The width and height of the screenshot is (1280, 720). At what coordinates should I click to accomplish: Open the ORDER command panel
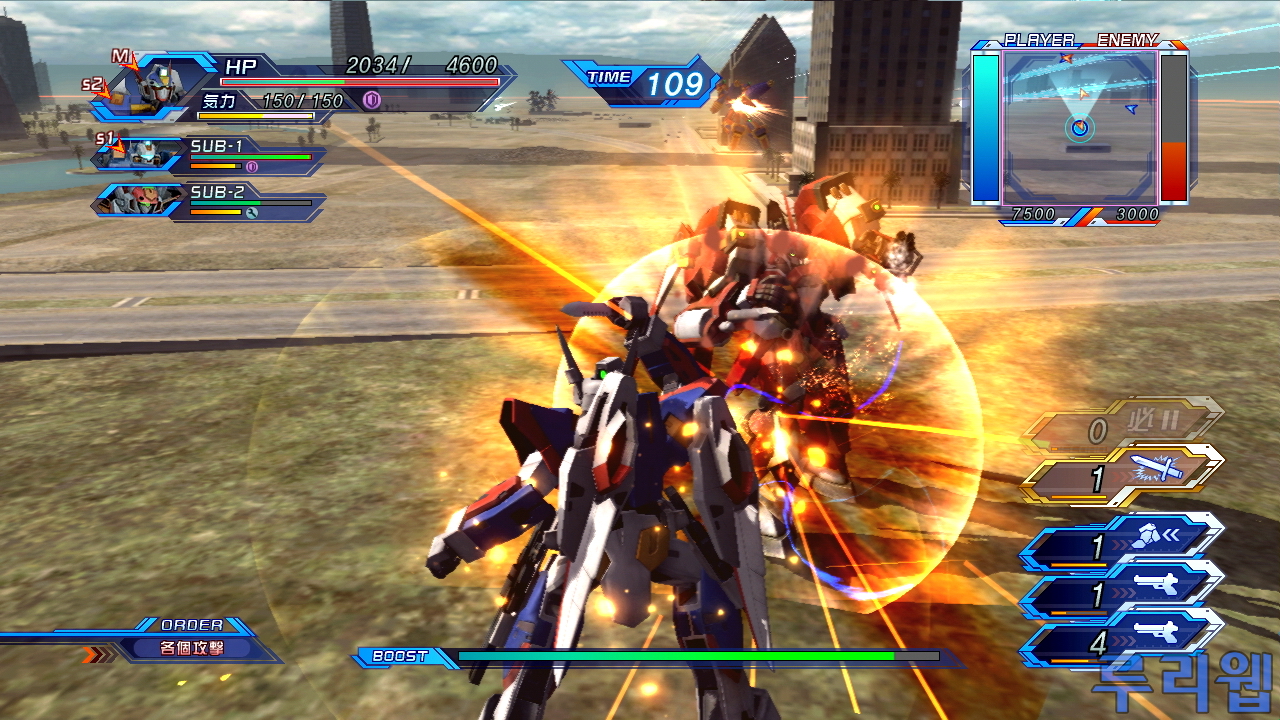(190, 640)
